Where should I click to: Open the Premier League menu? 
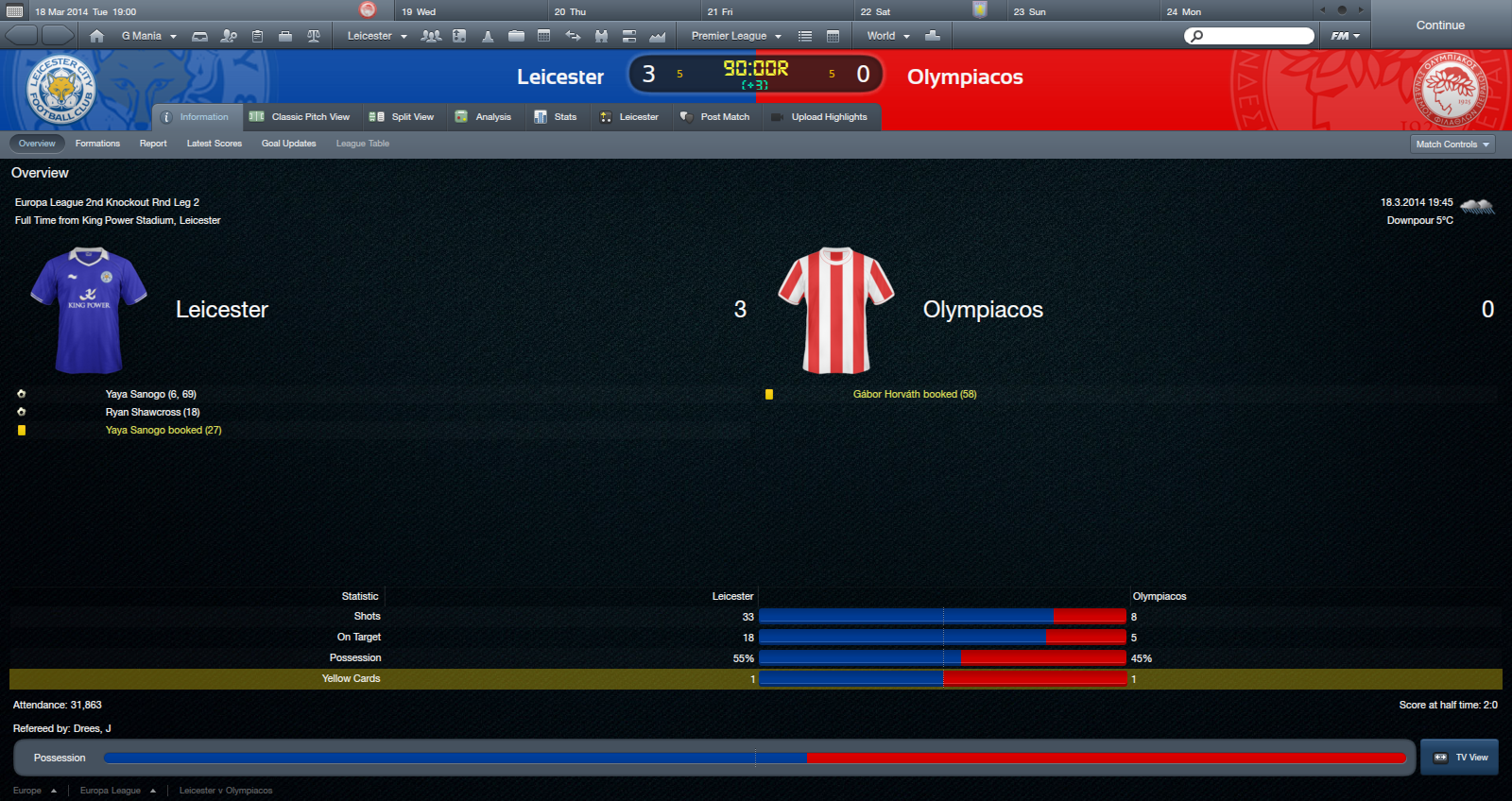click(x=736, y=36)
